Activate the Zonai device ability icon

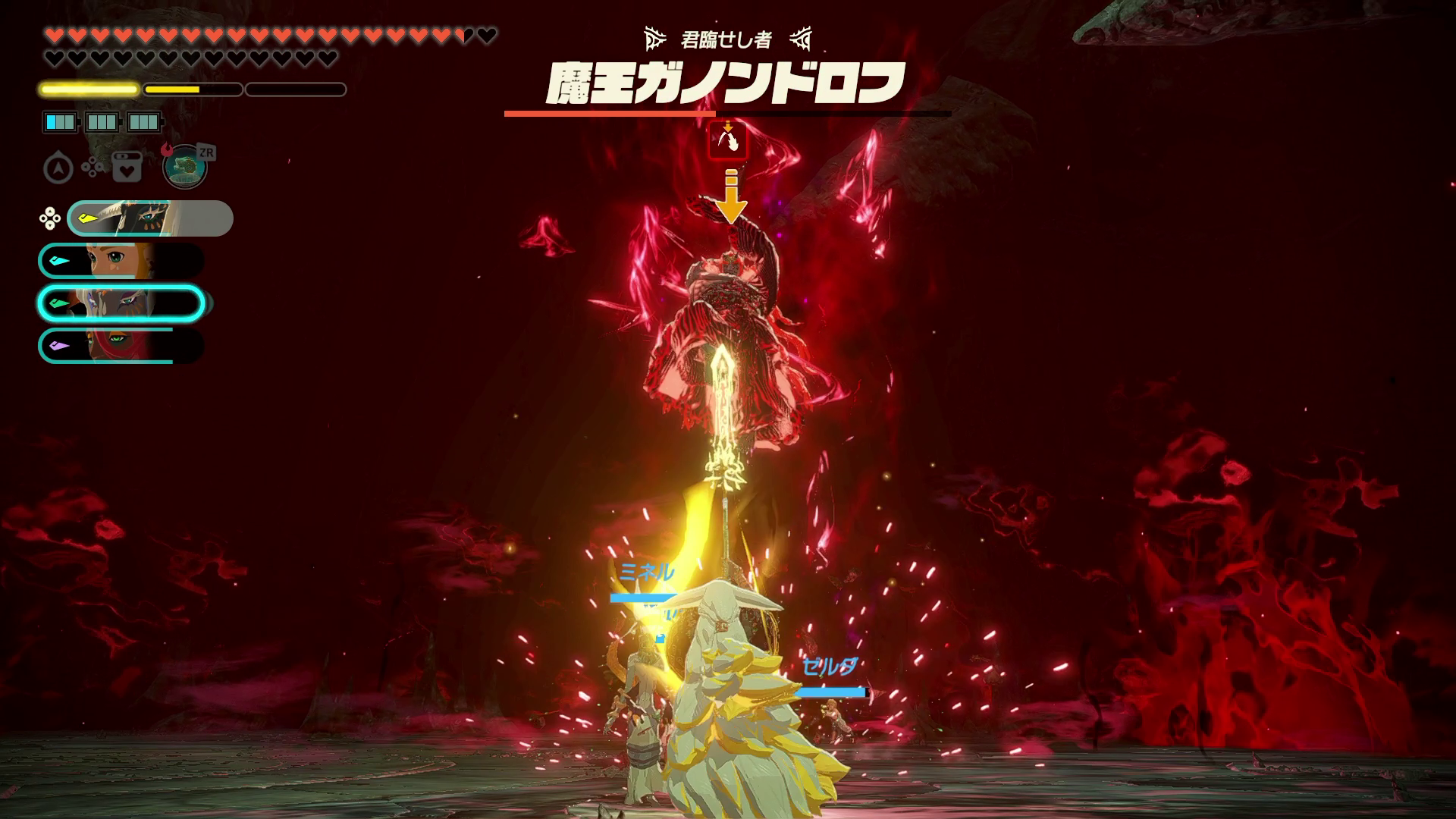[185, 167]
